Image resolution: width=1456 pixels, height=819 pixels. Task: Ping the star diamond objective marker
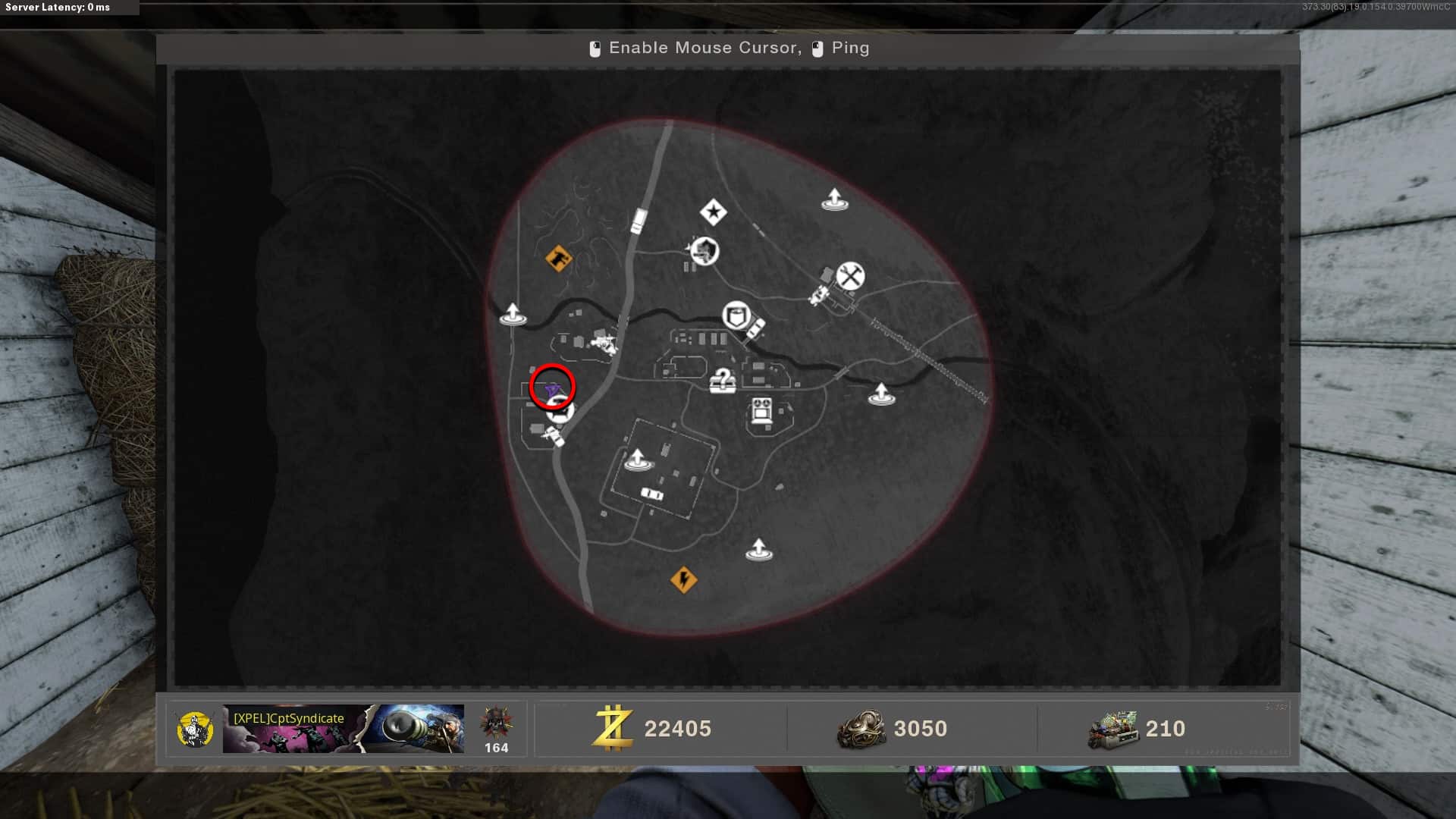(713, 212)
